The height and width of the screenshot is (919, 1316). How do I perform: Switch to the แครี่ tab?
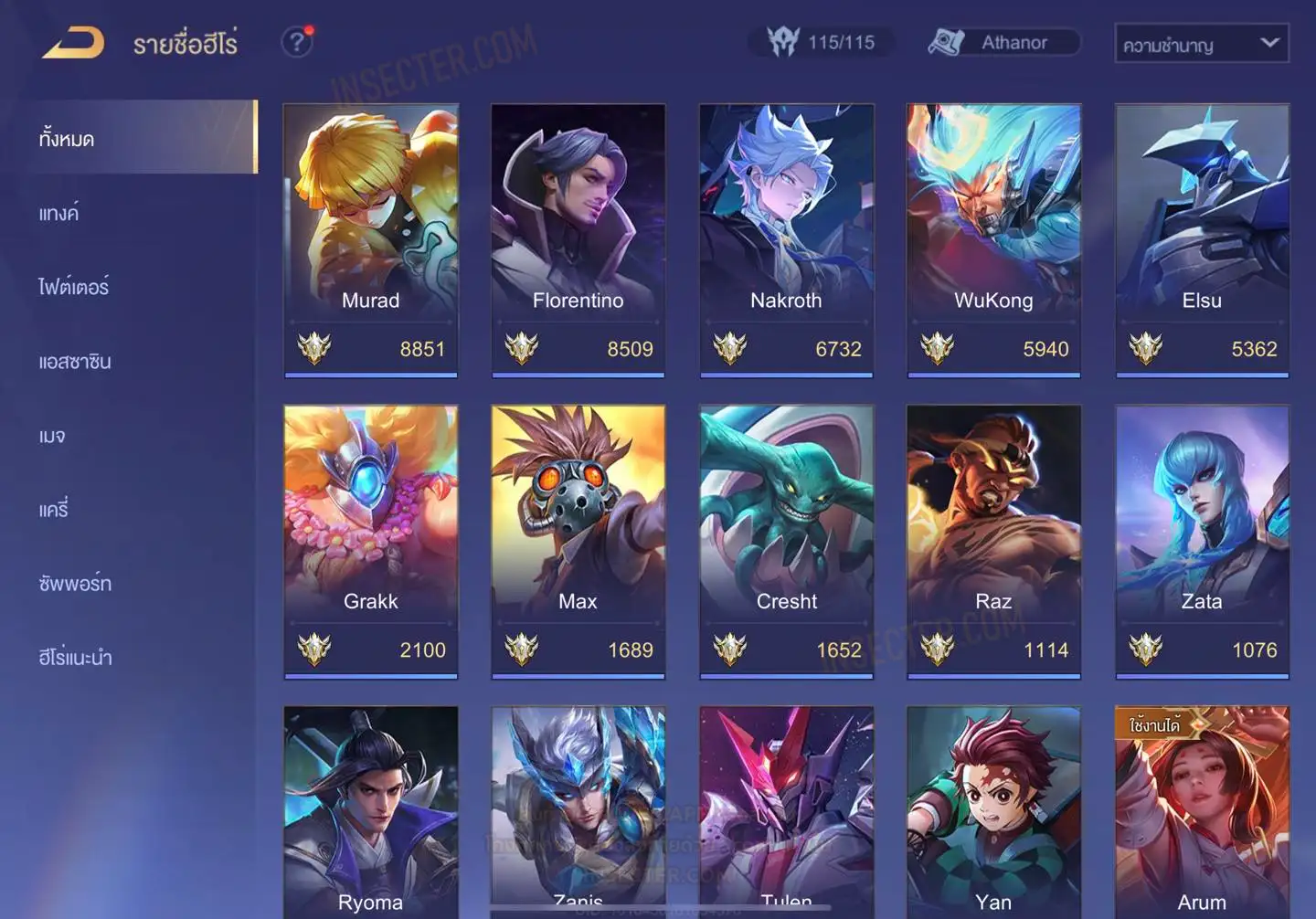(54, 509)
